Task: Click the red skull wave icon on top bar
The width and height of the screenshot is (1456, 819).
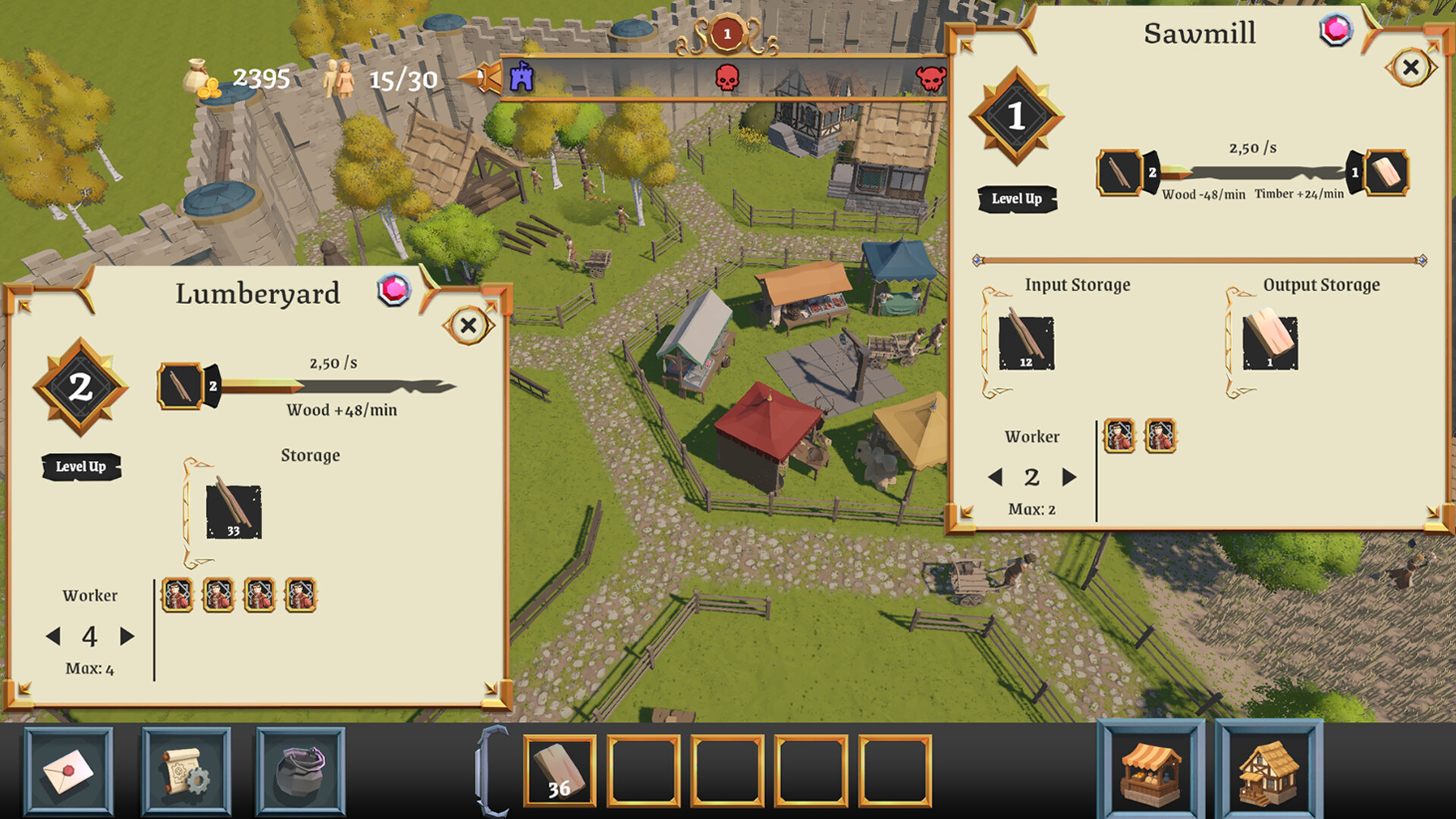Action: (x=726, y=79)
